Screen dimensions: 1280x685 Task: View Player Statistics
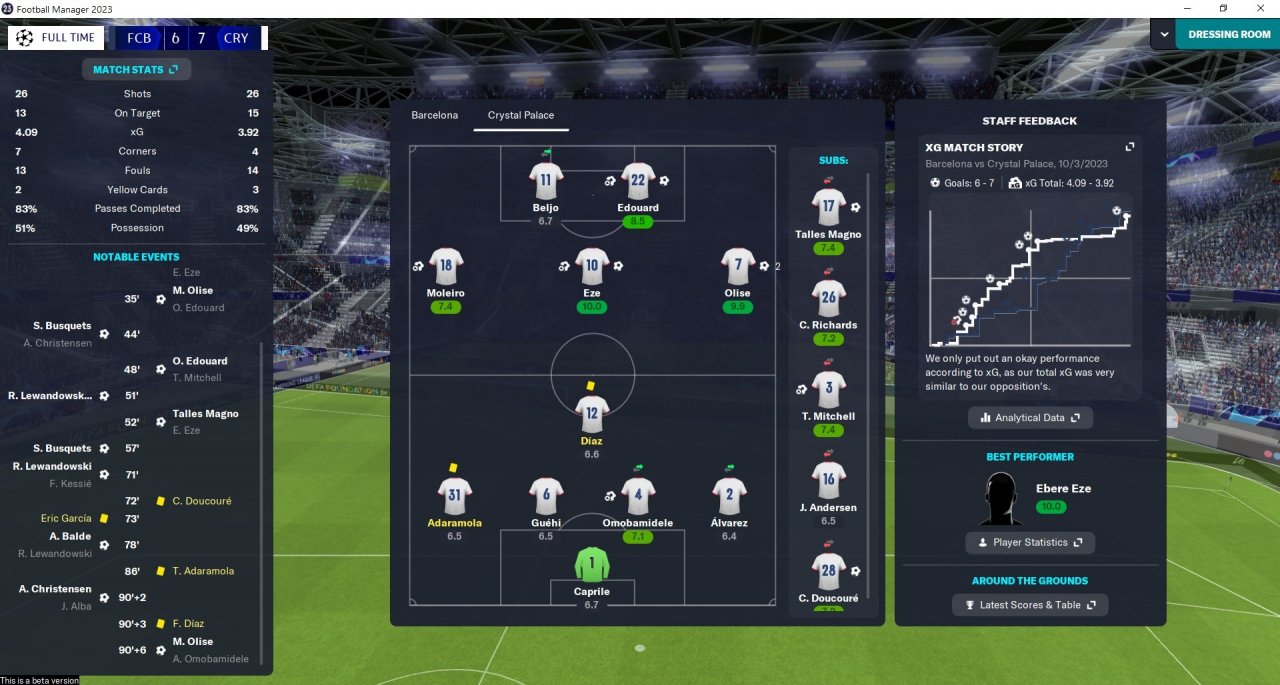coord(1030,542)
